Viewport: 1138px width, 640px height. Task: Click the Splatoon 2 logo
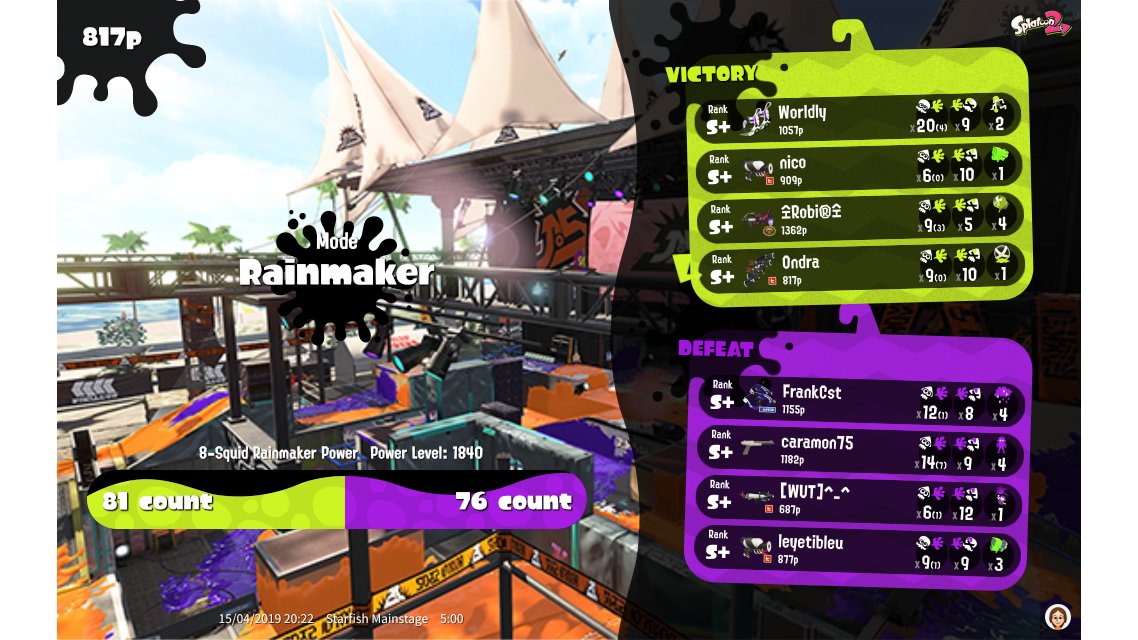(x=1040, y=24)
